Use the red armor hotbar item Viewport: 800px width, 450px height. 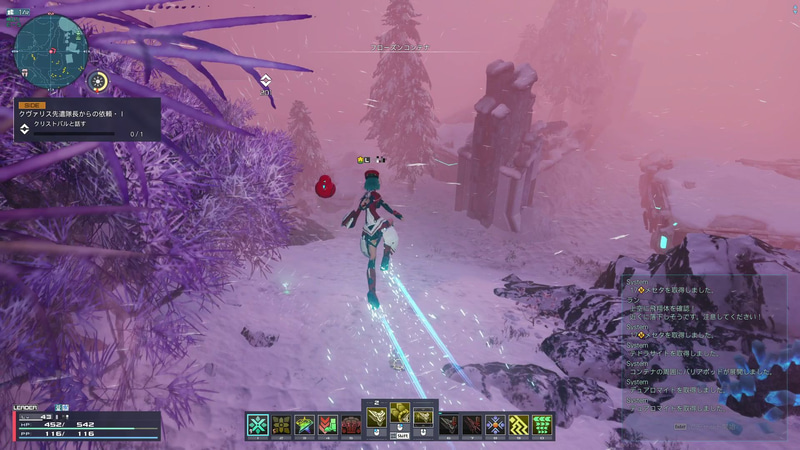coord(350,424)
